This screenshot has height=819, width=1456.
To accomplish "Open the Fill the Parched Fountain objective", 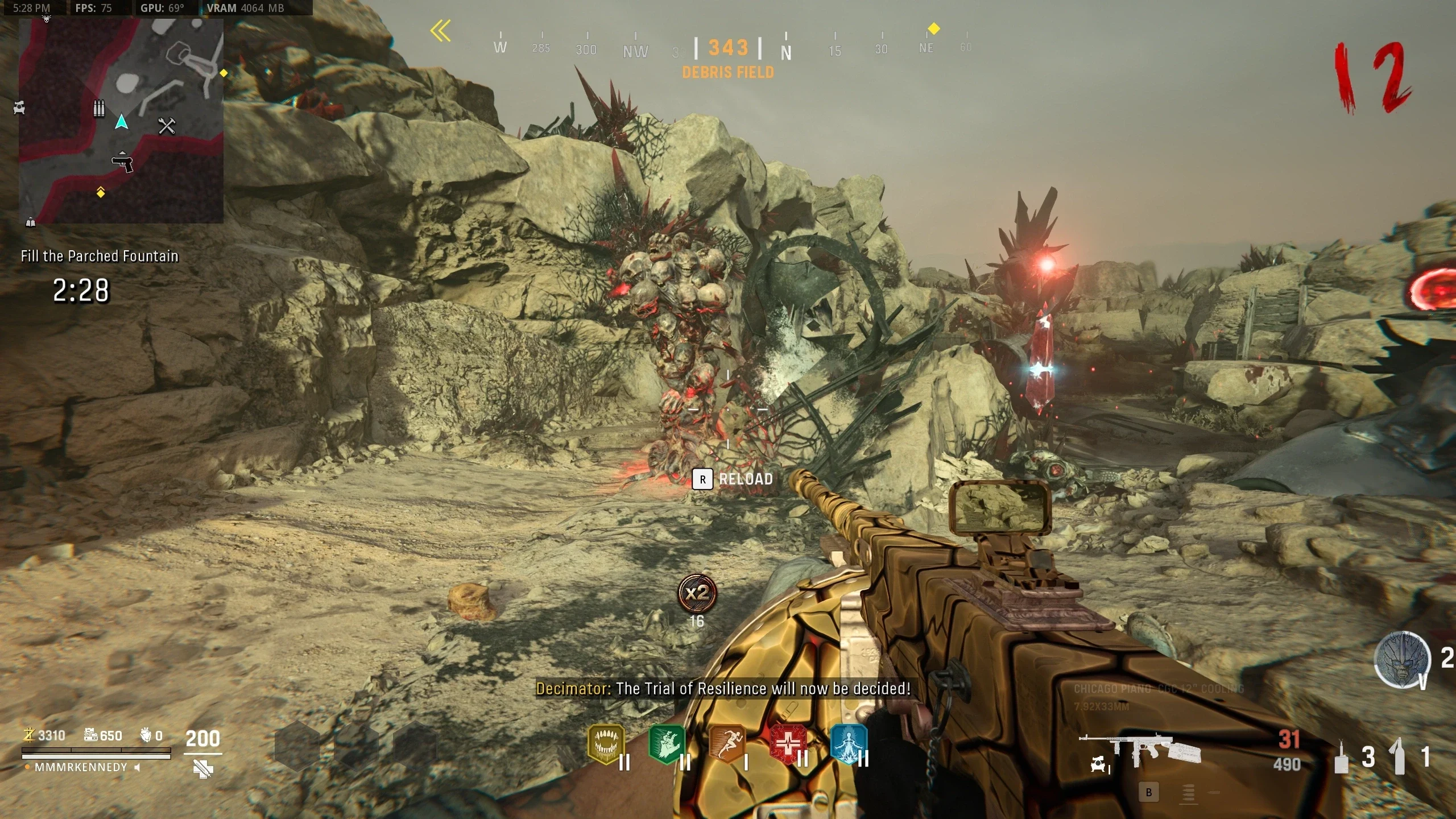I will click(x=100, y=257).
